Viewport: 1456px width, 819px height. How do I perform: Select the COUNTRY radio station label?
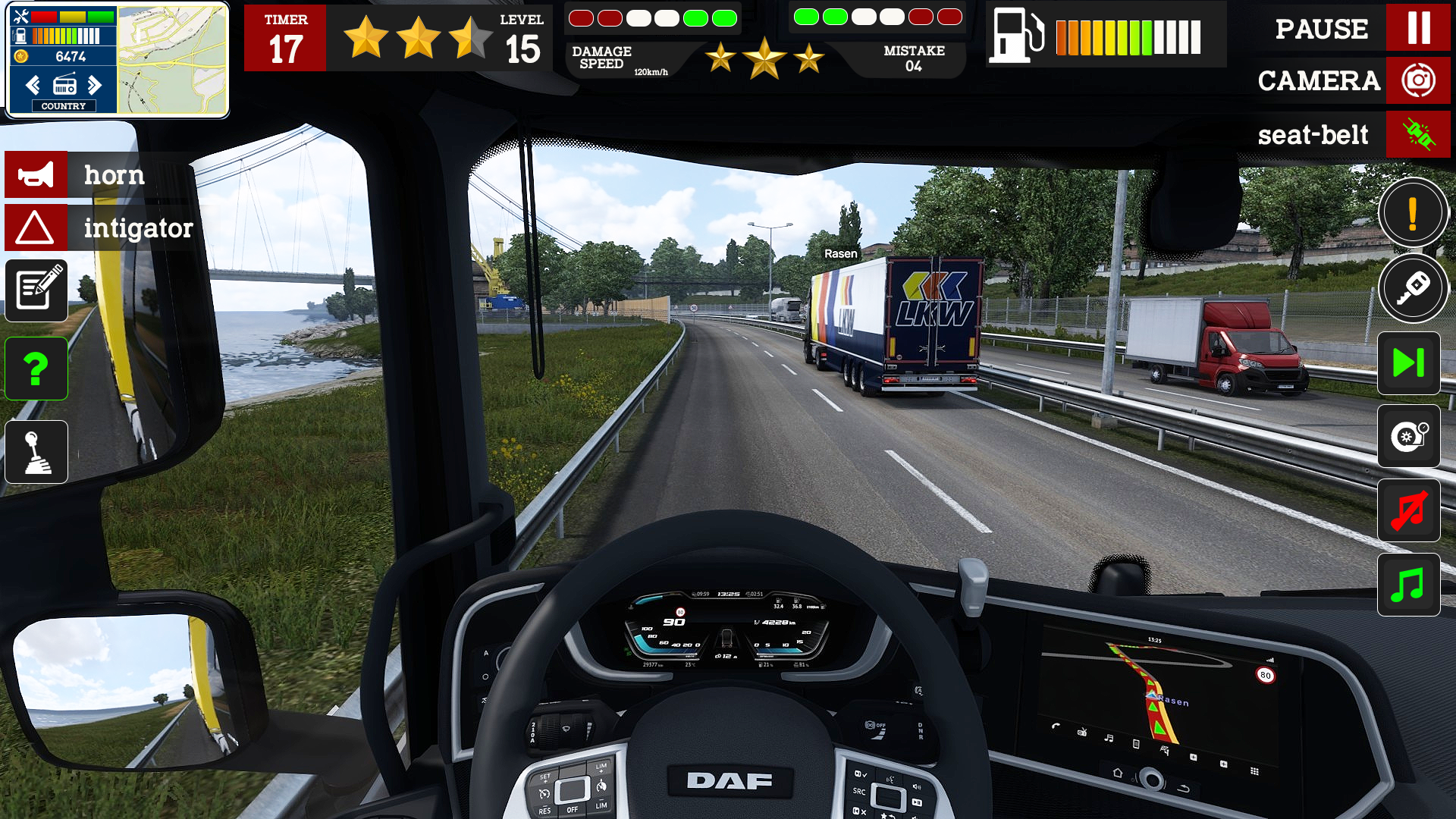pyautogui.click(x=64, y=106)
